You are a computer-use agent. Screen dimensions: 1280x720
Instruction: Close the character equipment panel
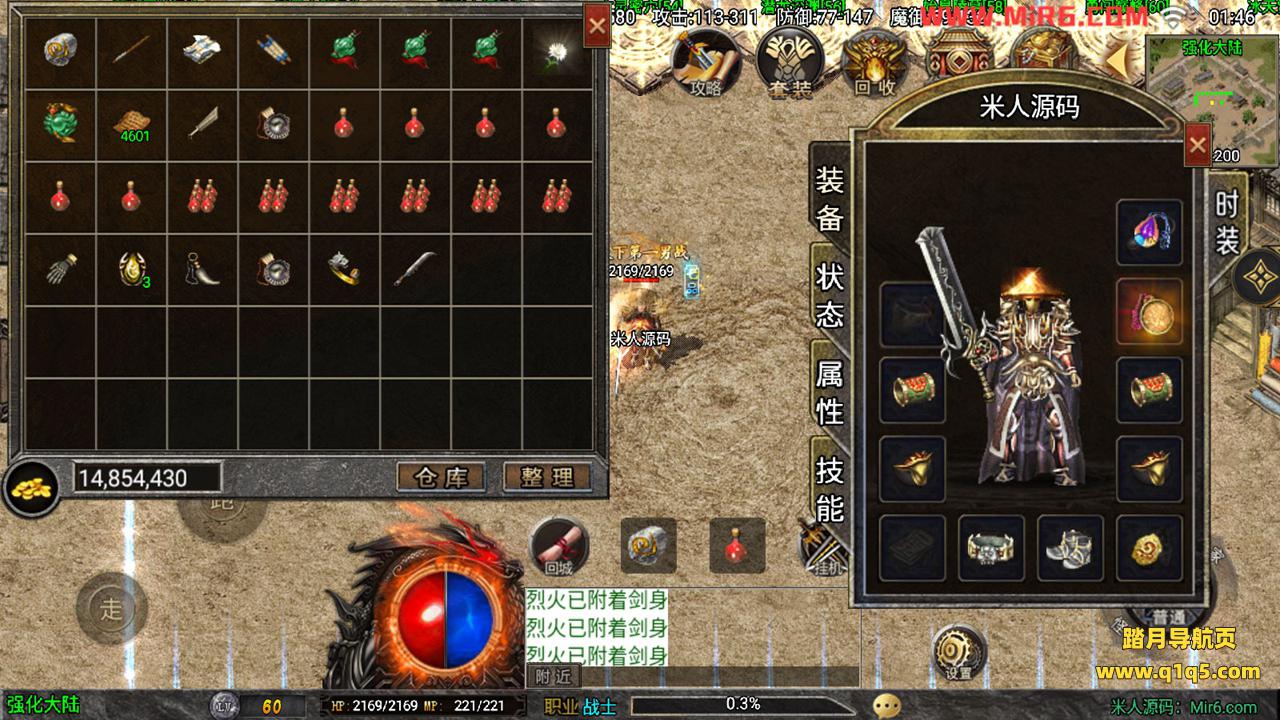[x=1197, y=147]
